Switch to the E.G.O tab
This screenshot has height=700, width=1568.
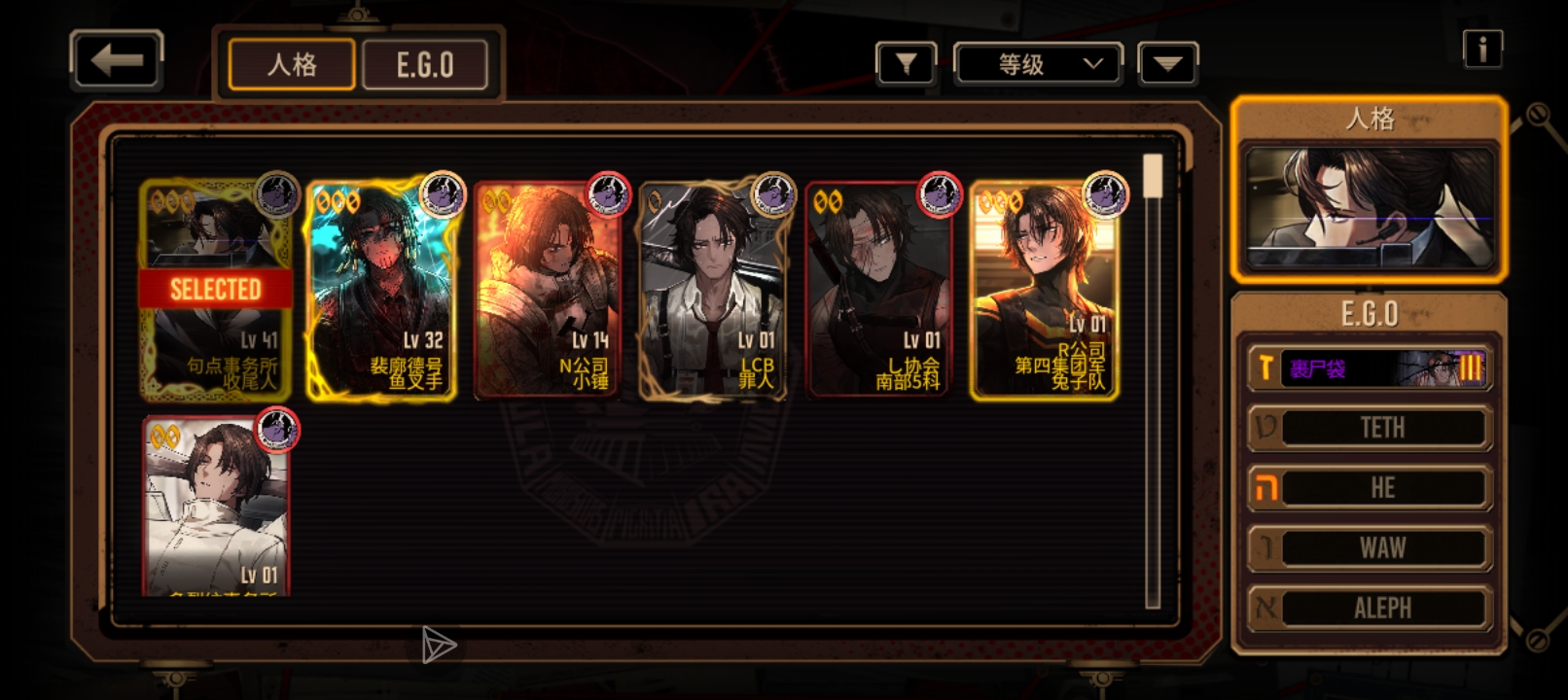(x=425, y=65)
